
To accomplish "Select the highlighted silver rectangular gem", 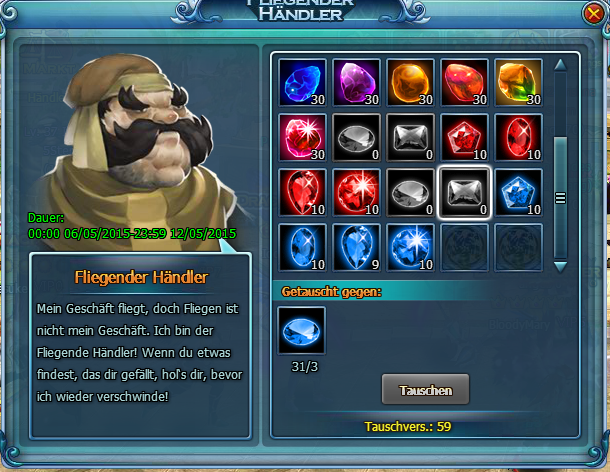I will click(464, 191).
